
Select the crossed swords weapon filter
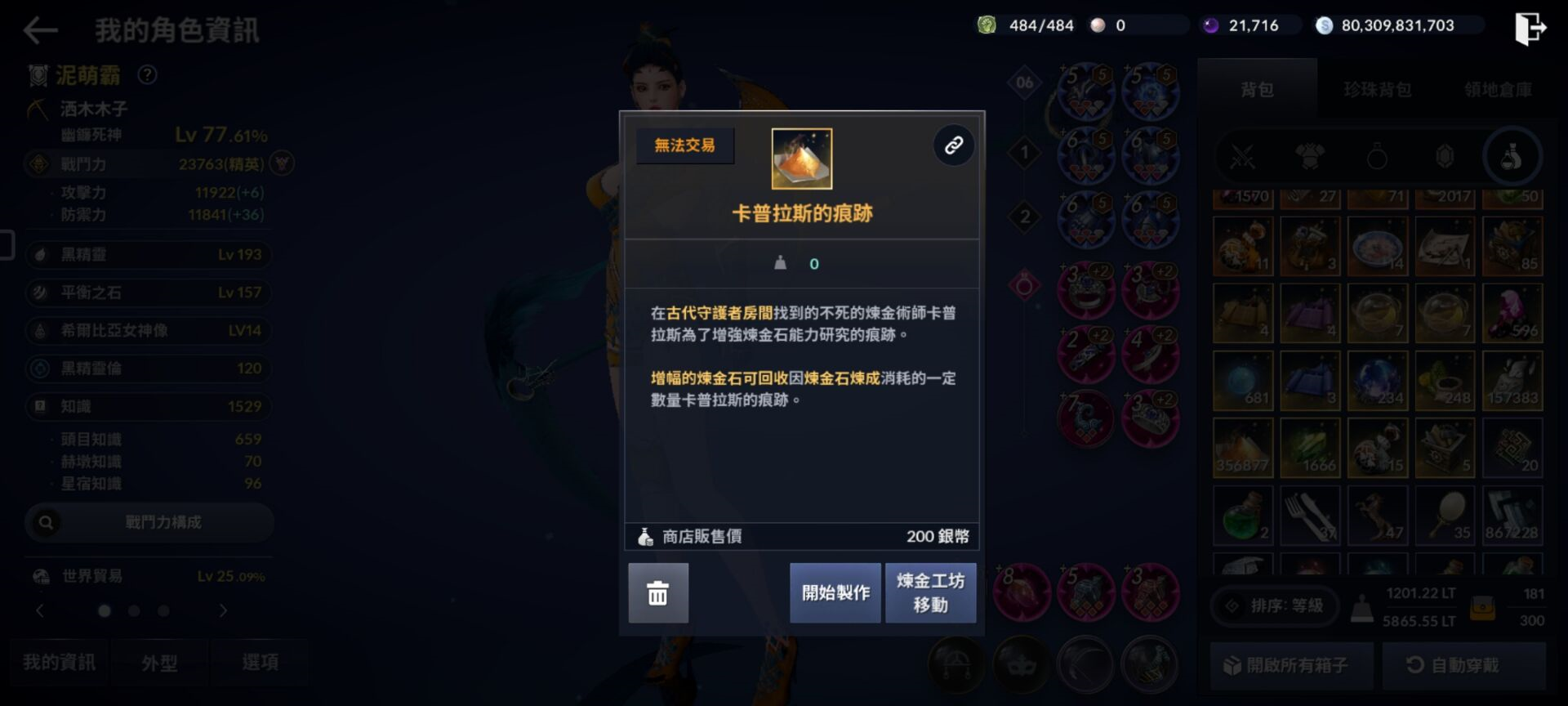(1243, 157)
